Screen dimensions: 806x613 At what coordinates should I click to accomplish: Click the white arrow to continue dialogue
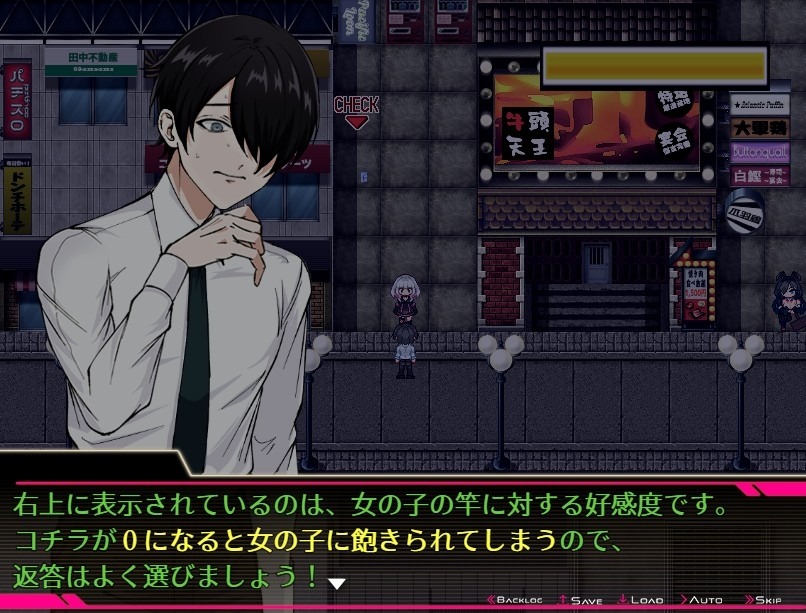click(337, 583)
